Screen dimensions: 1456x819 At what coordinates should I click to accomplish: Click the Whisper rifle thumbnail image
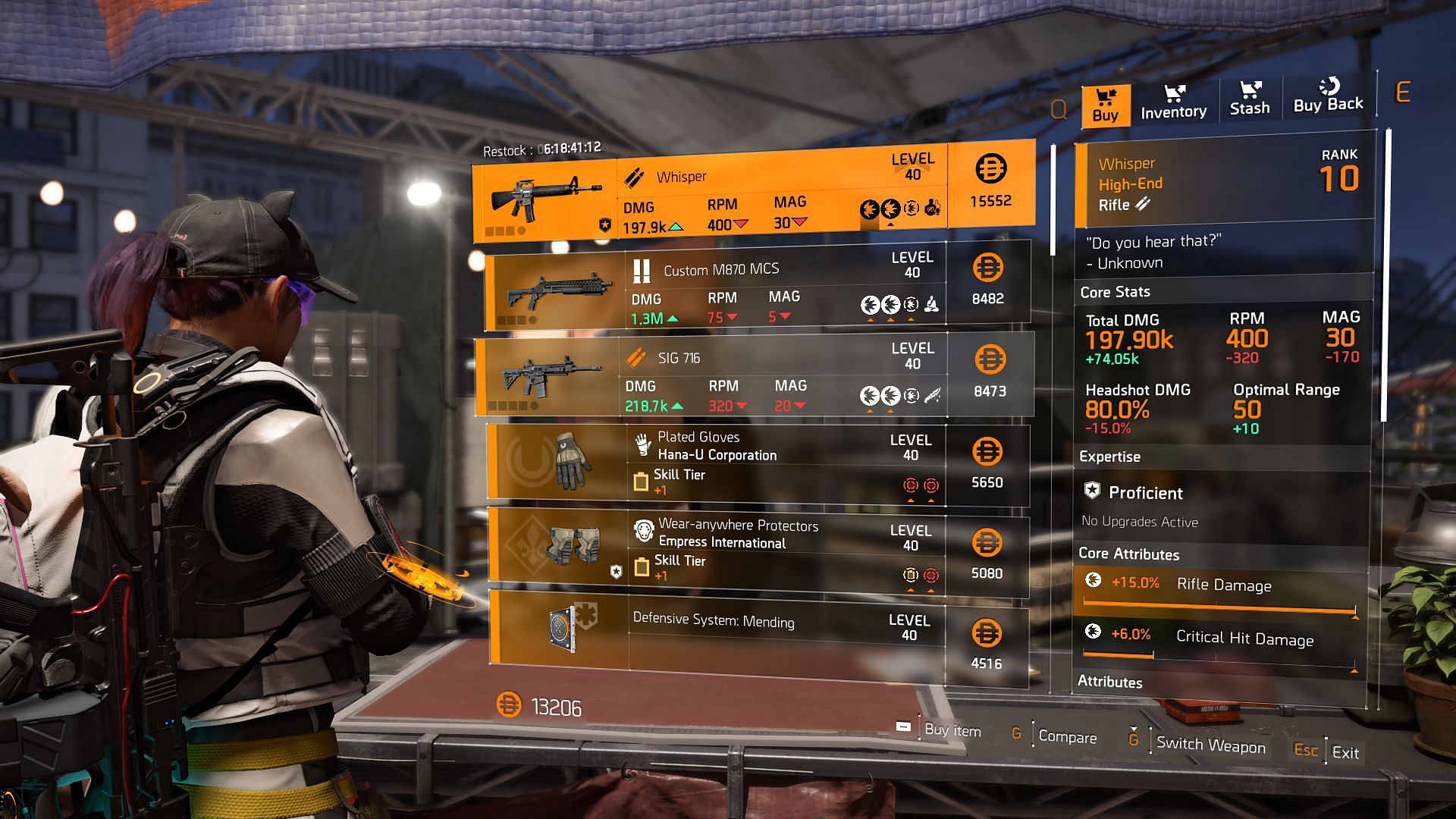point(546,196)
